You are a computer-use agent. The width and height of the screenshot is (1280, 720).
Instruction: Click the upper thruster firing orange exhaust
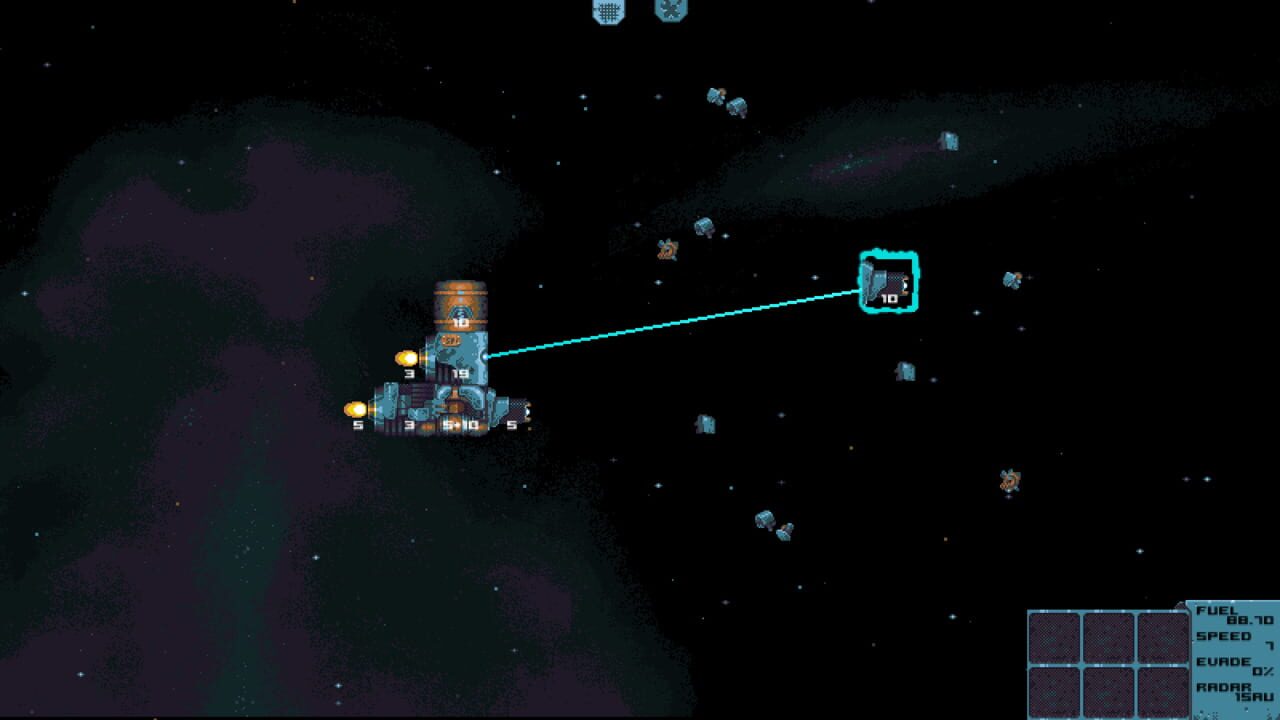pyautogui.click(x=404, y=357)
